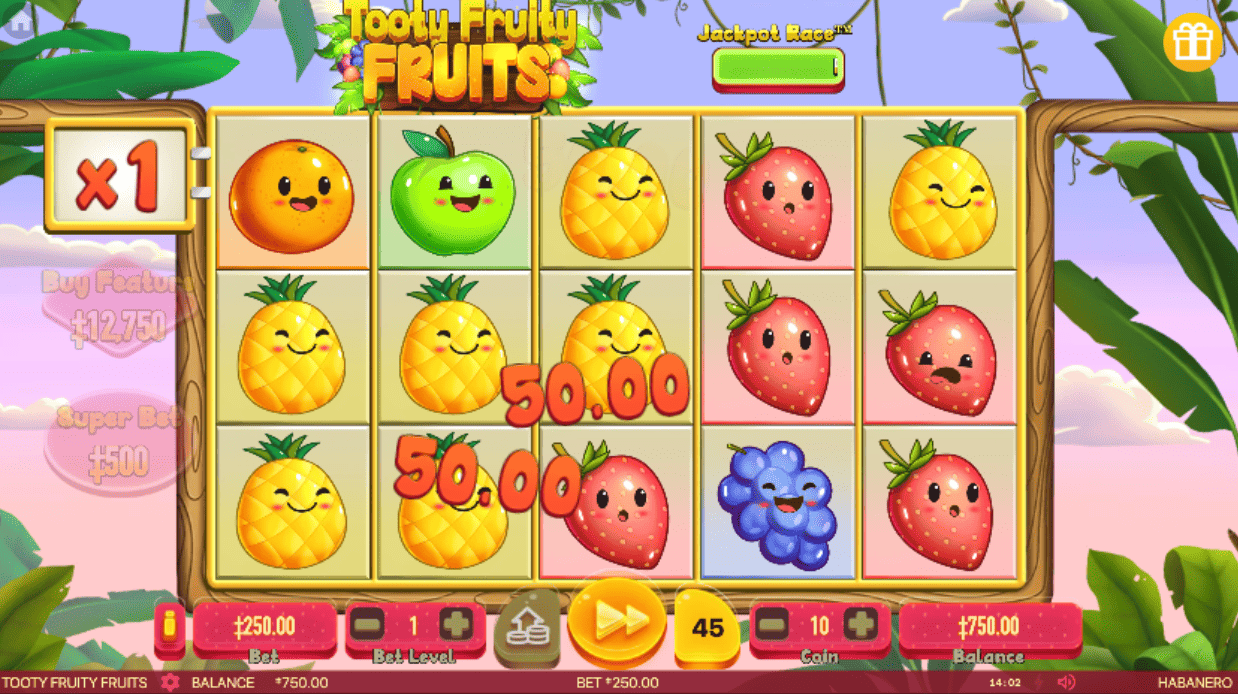Image resolution: width=1238 pixels, height=694 pixels.
Task: Activate the Super Bet option
Action: (117, 441)
